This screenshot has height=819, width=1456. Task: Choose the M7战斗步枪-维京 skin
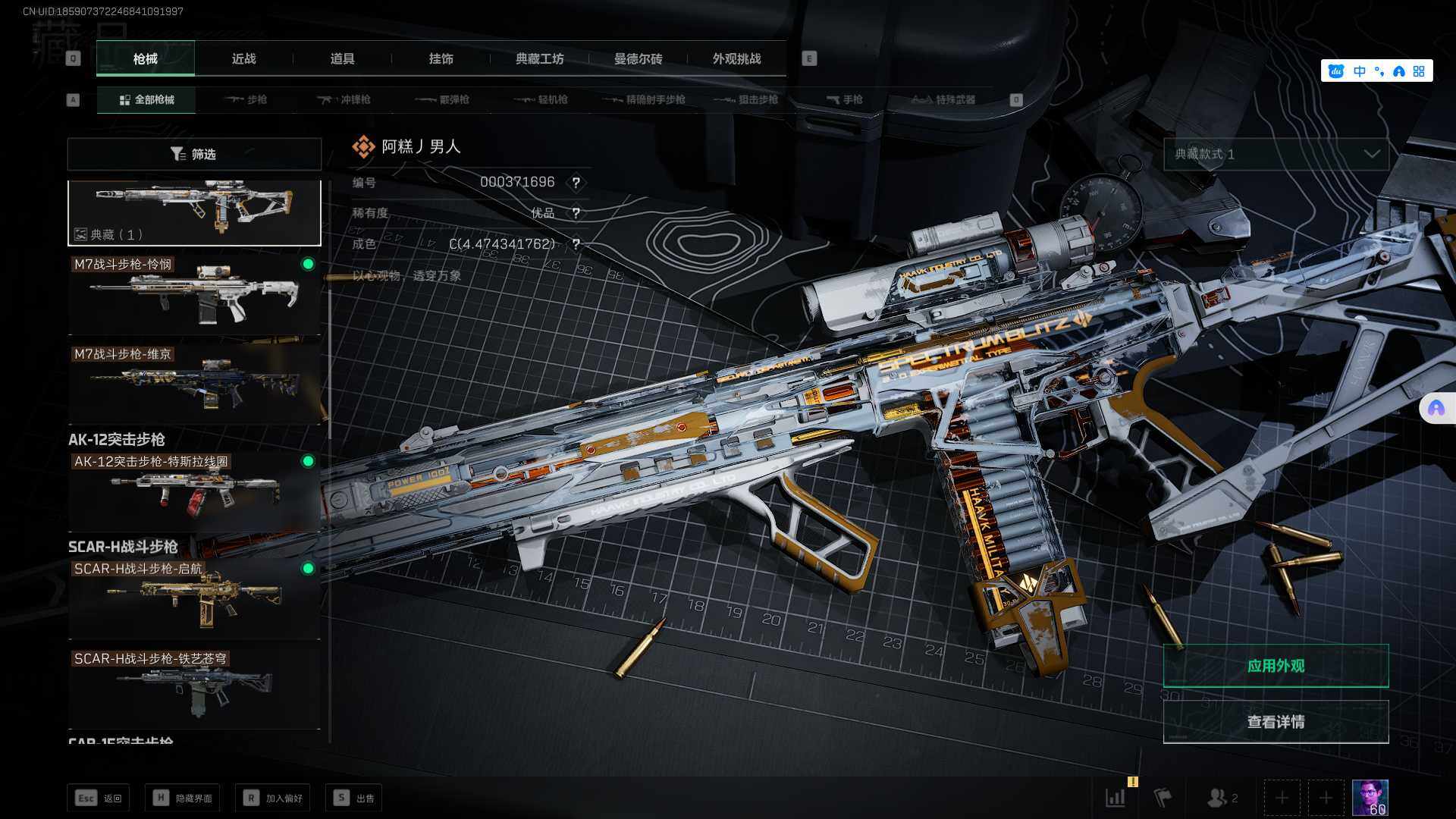194,384
